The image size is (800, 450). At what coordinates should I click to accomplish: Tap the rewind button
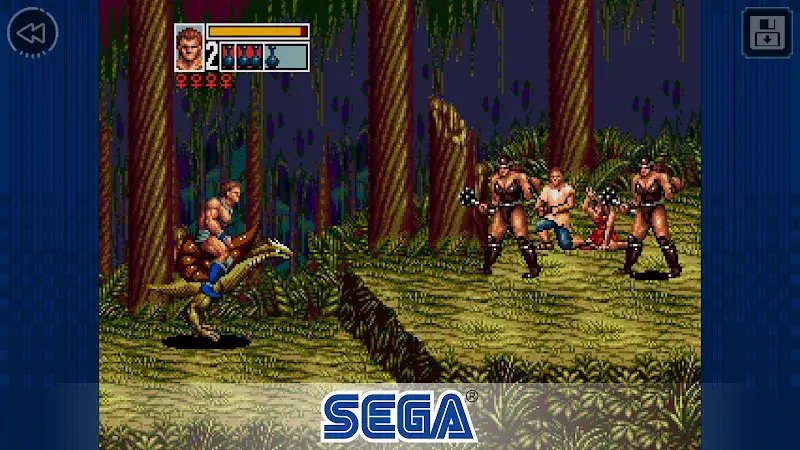coord(32,33)
